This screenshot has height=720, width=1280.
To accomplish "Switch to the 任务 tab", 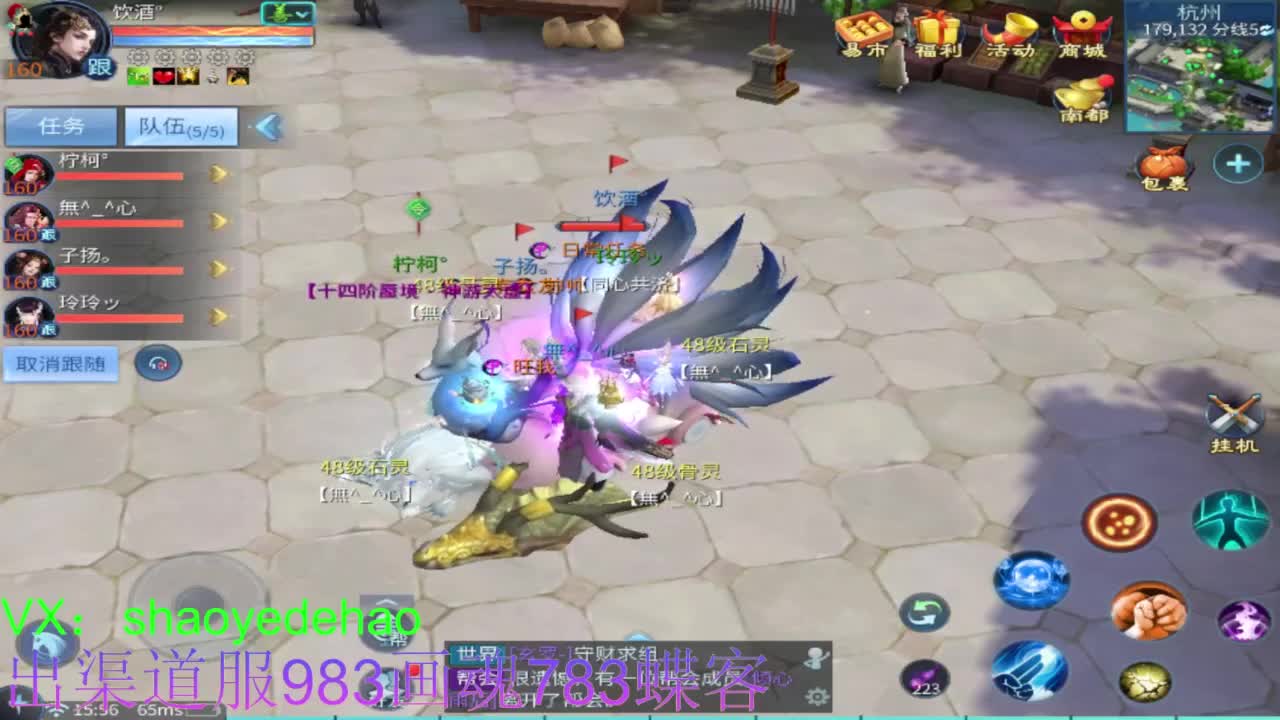I will (x=62, y=126).
